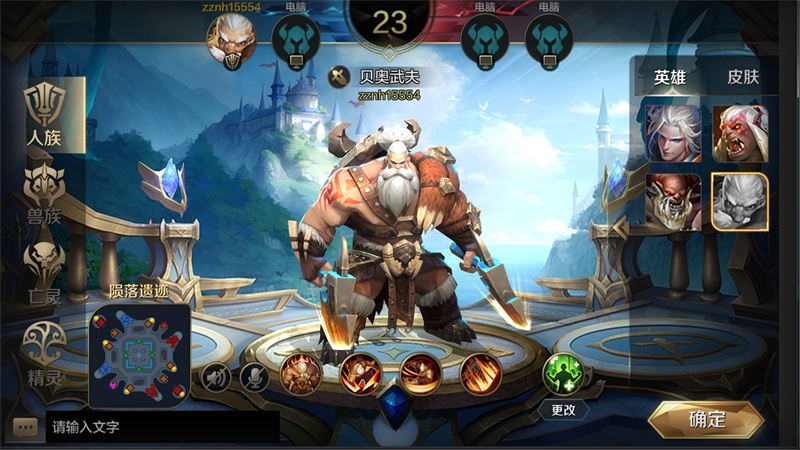Image resolution: width=800 pixels, height=450 pixels.
Task: Inspect the first hero skill icon
Action: pos(301,374)
